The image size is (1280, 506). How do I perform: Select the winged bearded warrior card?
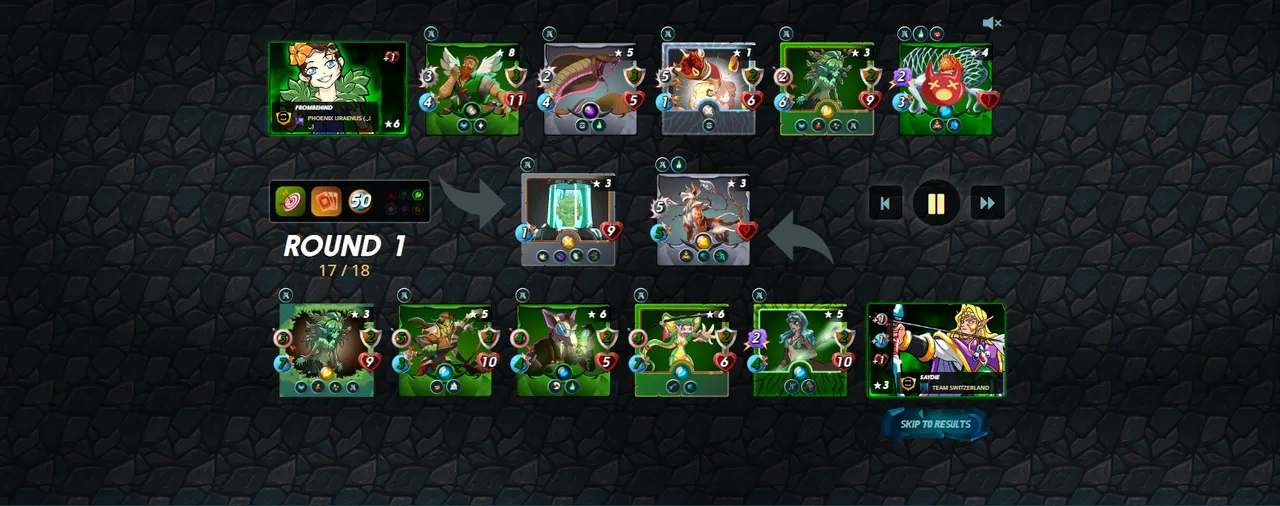pos(472,88)
